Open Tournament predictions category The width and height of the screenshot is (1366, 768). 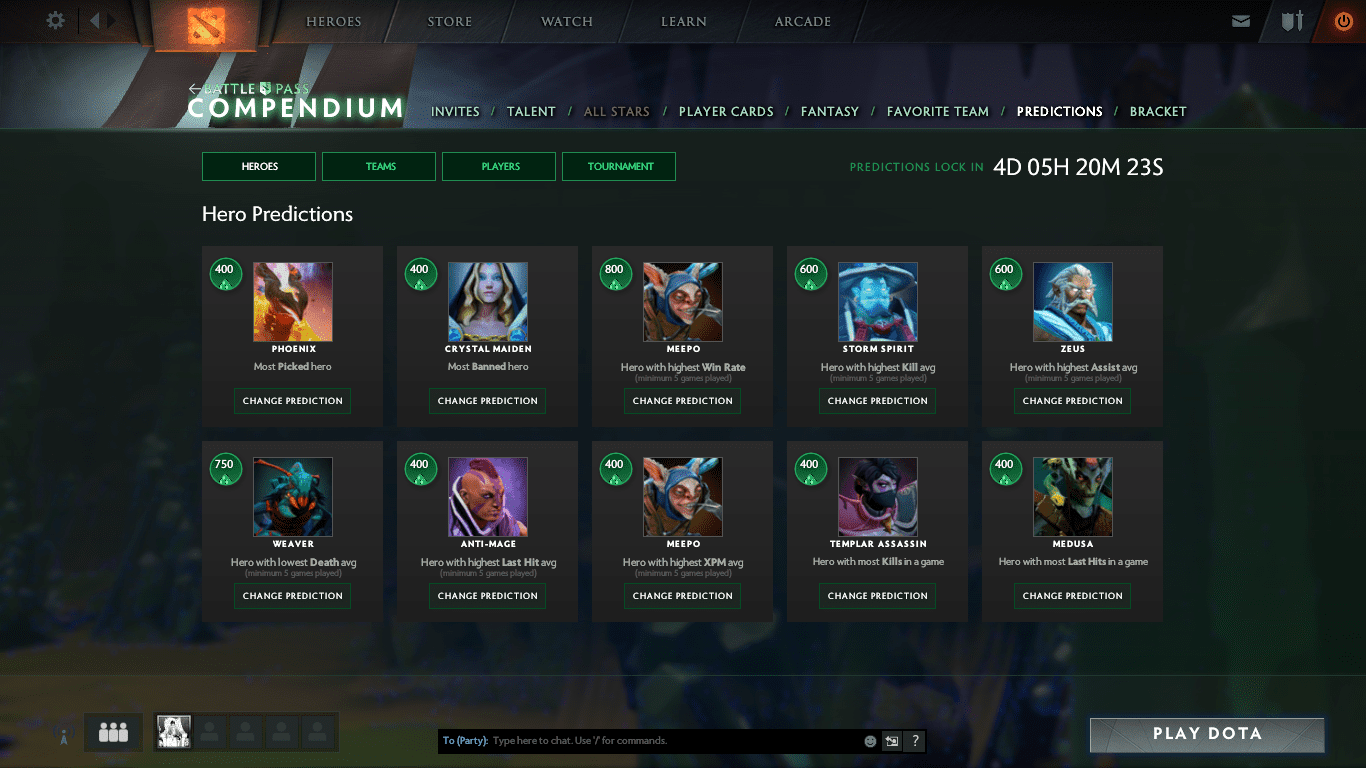pos(619,167)
